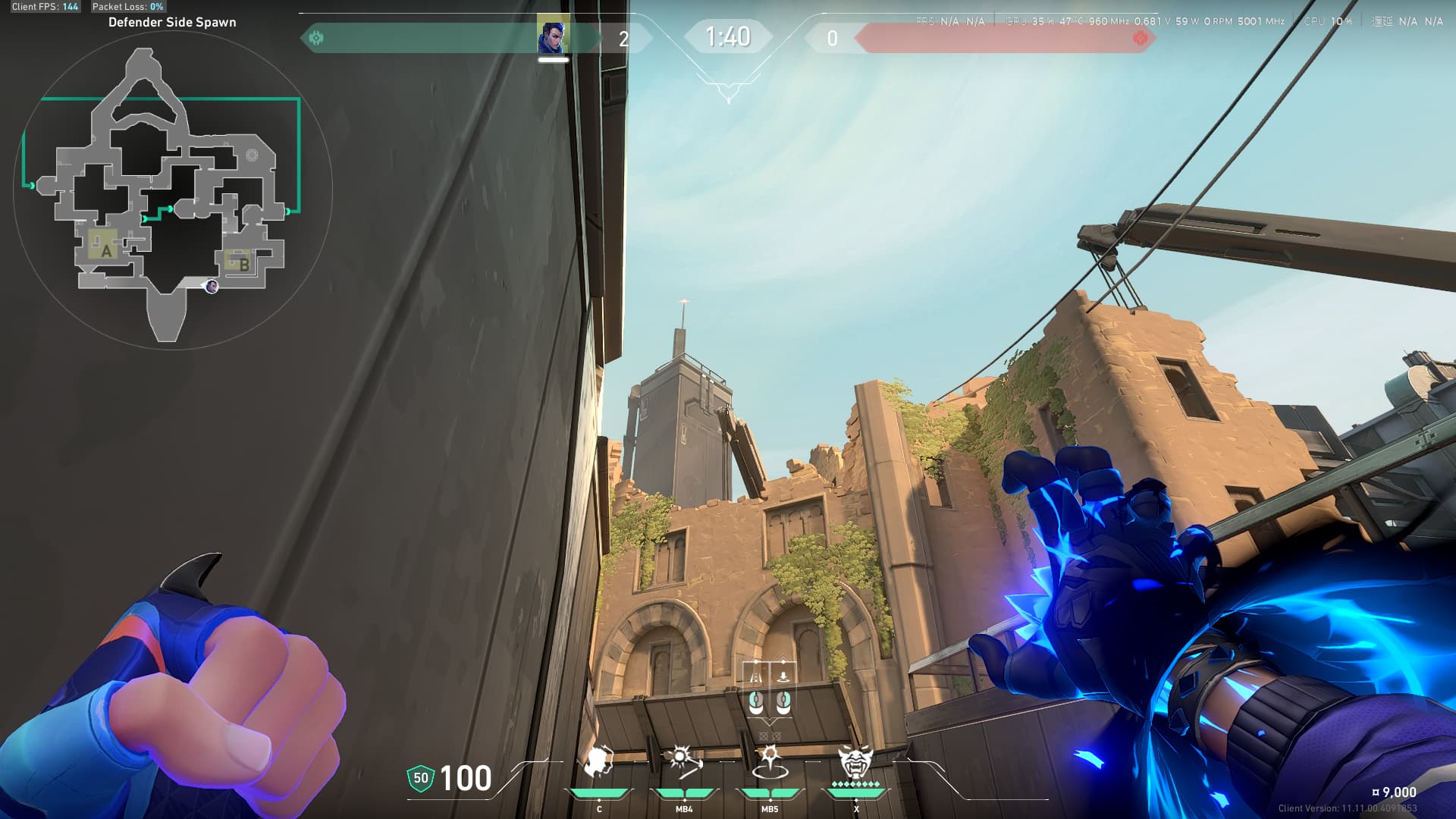The image size is (1456, 819).
Task: Click the shield armor icon showing 50
Action: point(420,778)
